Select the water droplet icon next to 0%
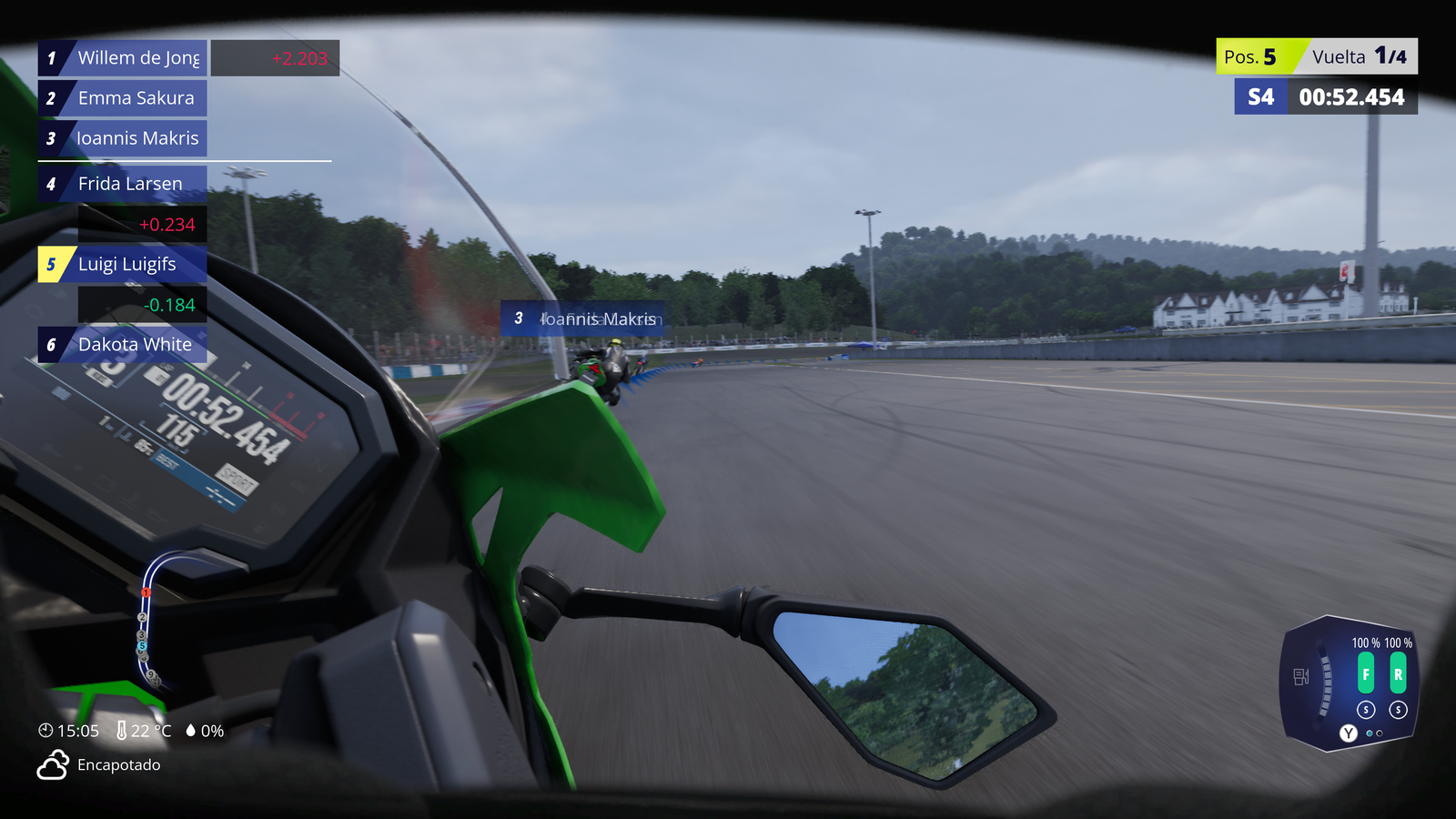 tap(190, 731)
